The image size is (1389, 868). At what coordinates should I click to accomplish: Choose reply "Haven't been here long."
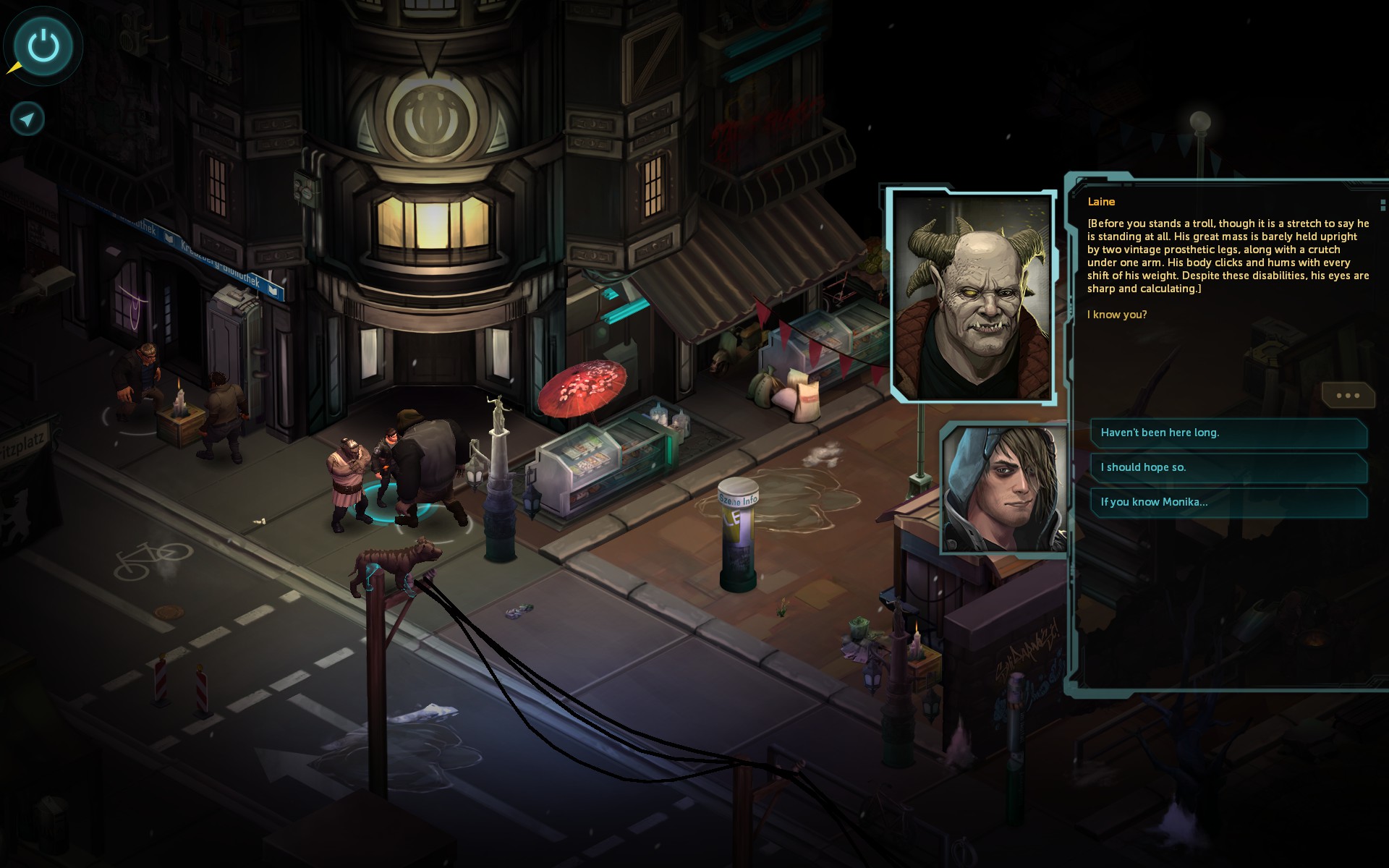(1228, 433)
